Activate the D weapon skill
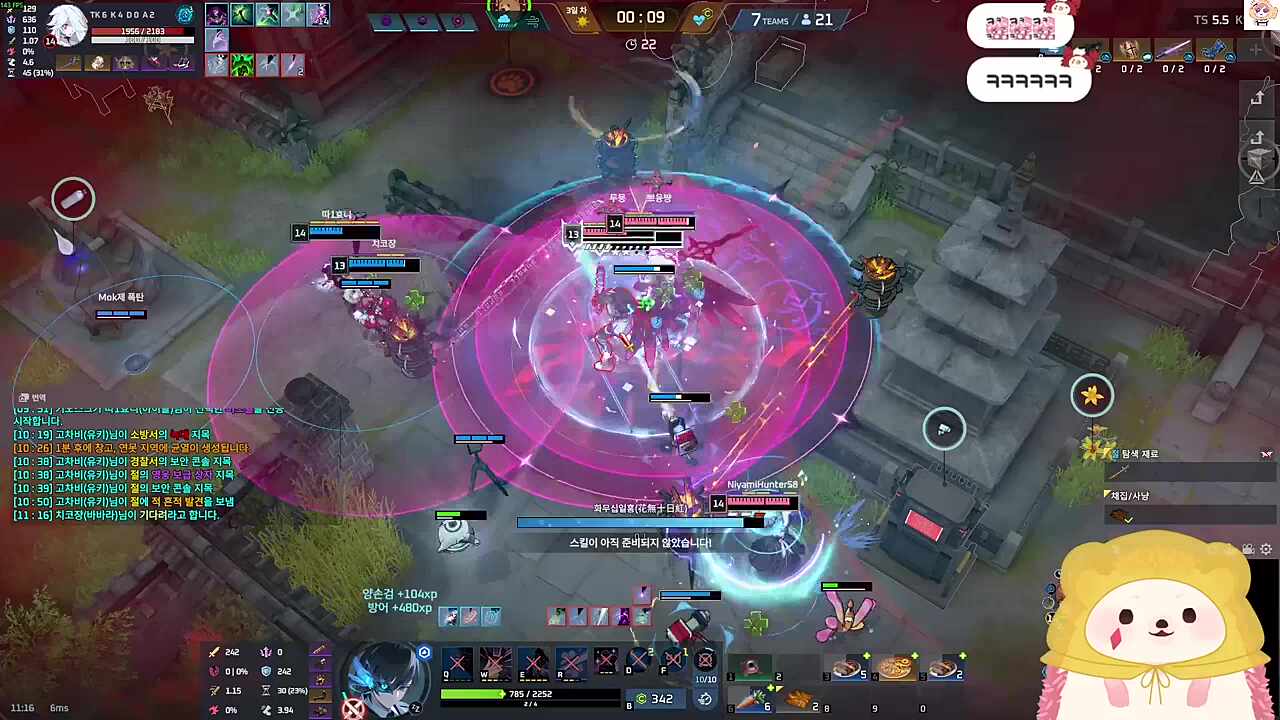Viewport: 1280px width, 720px height. tap(638, 660)
